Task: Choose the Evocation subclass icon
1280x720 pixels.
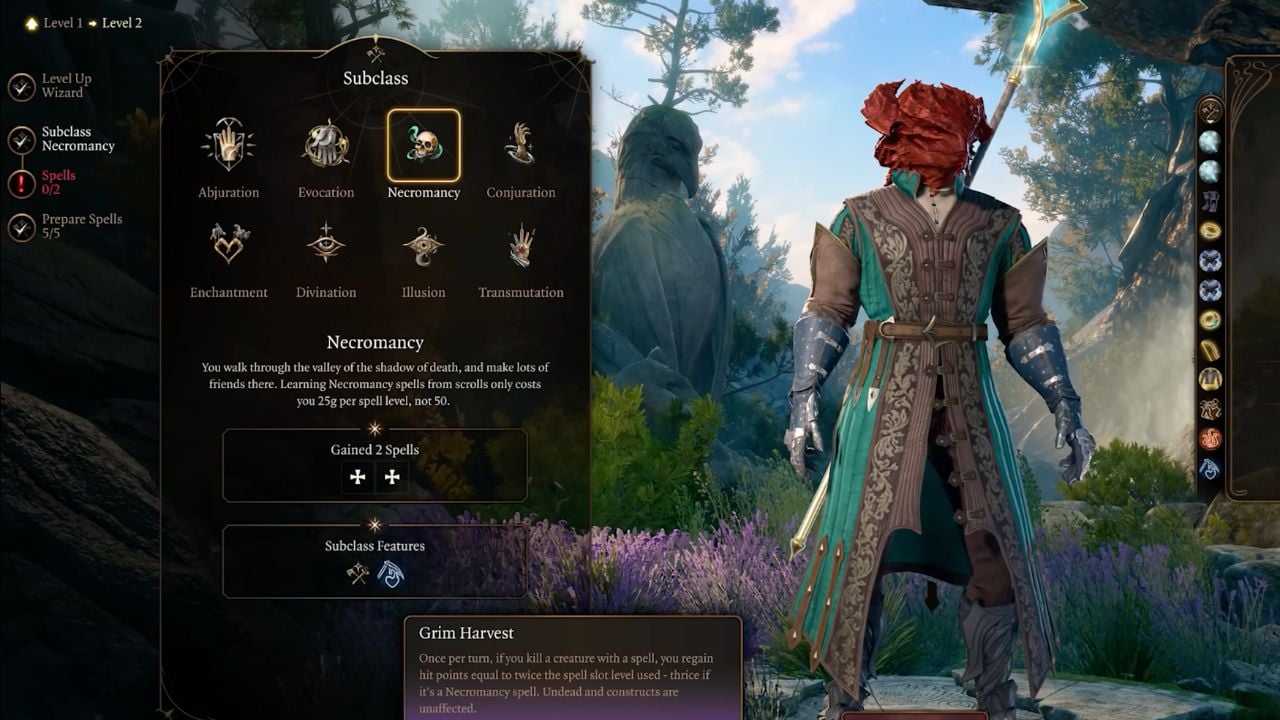Action: point(326,146)
